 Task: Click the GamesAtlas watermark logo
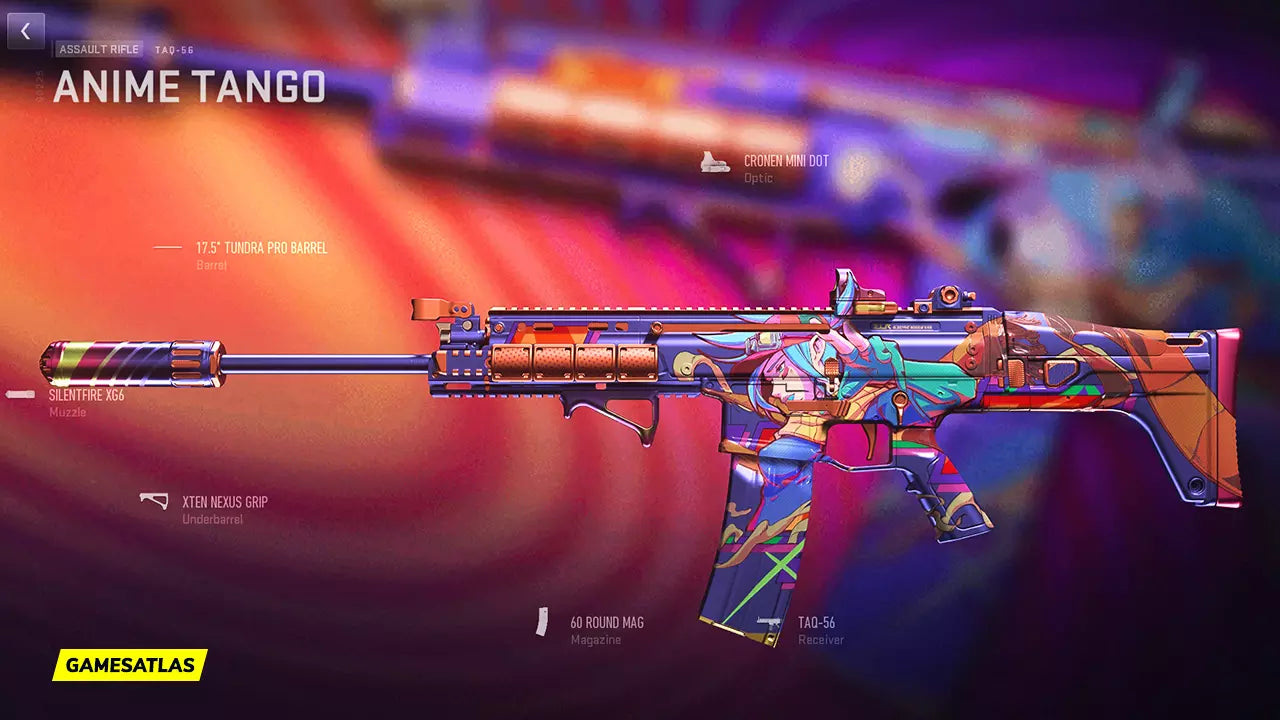pos(130,664)
